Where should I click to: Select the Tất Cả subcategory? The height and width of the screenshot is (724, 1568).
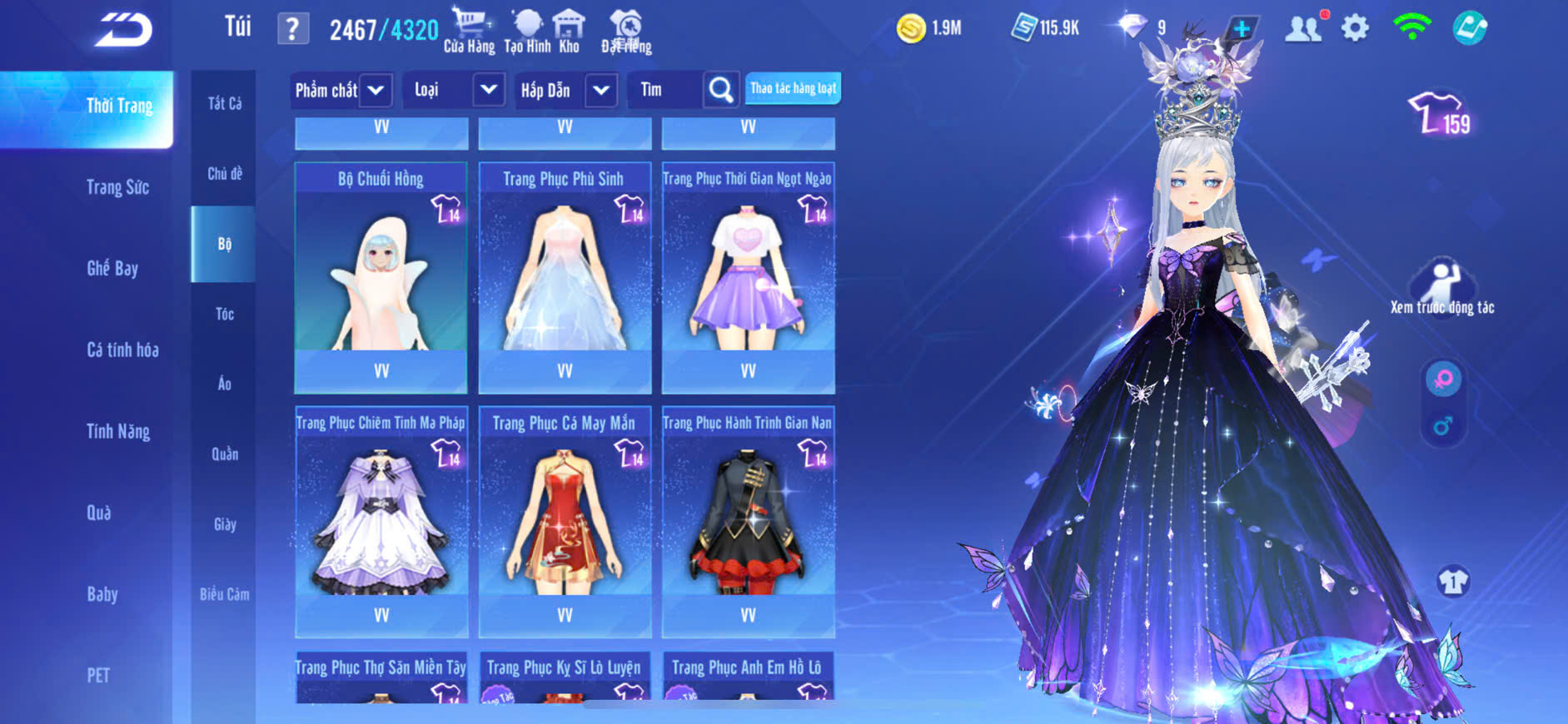coord(224,103)
